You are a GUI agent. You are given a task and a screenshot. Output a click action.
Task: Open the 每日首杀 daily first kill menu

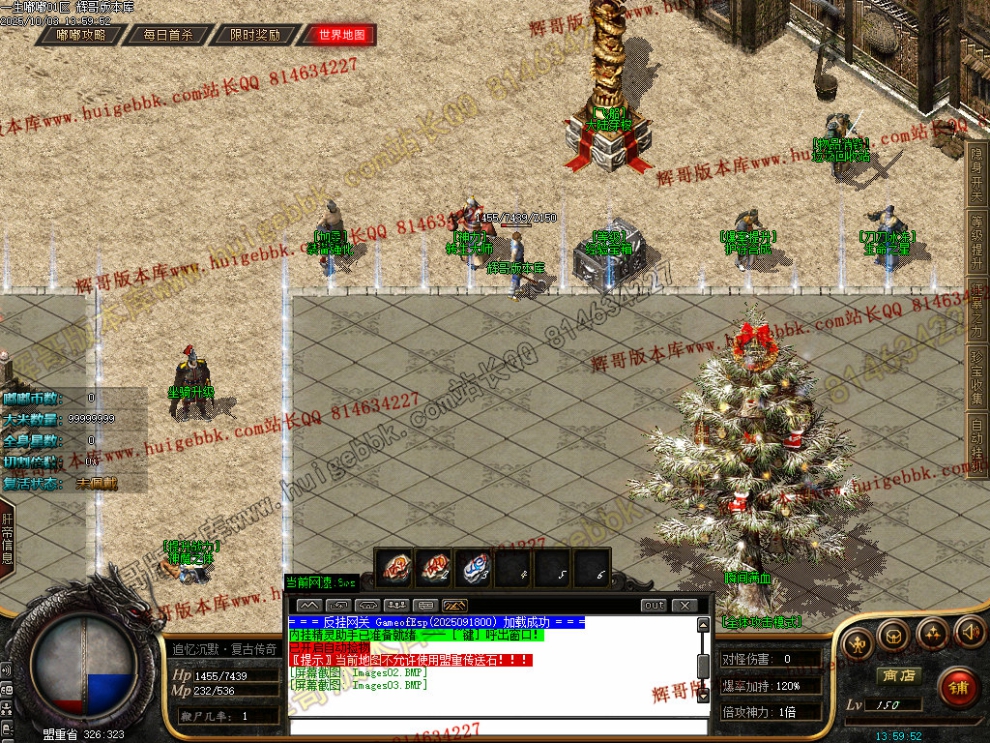pyautogui.click(x=168, y=34)
